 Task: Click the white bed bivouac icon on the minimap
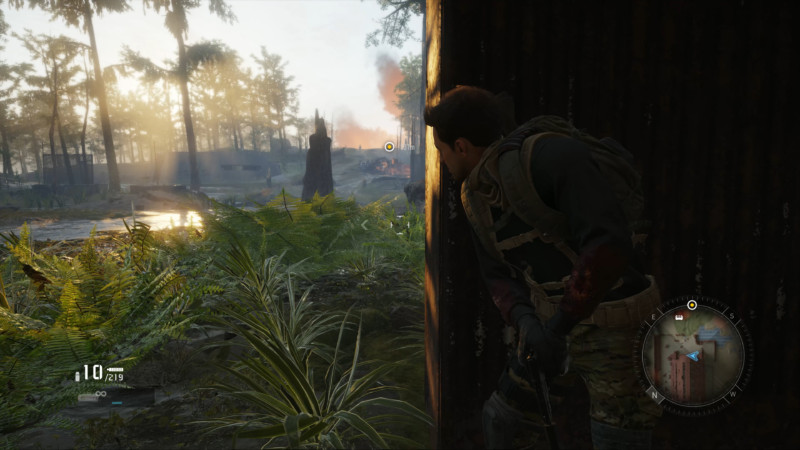tap(680, 317)
